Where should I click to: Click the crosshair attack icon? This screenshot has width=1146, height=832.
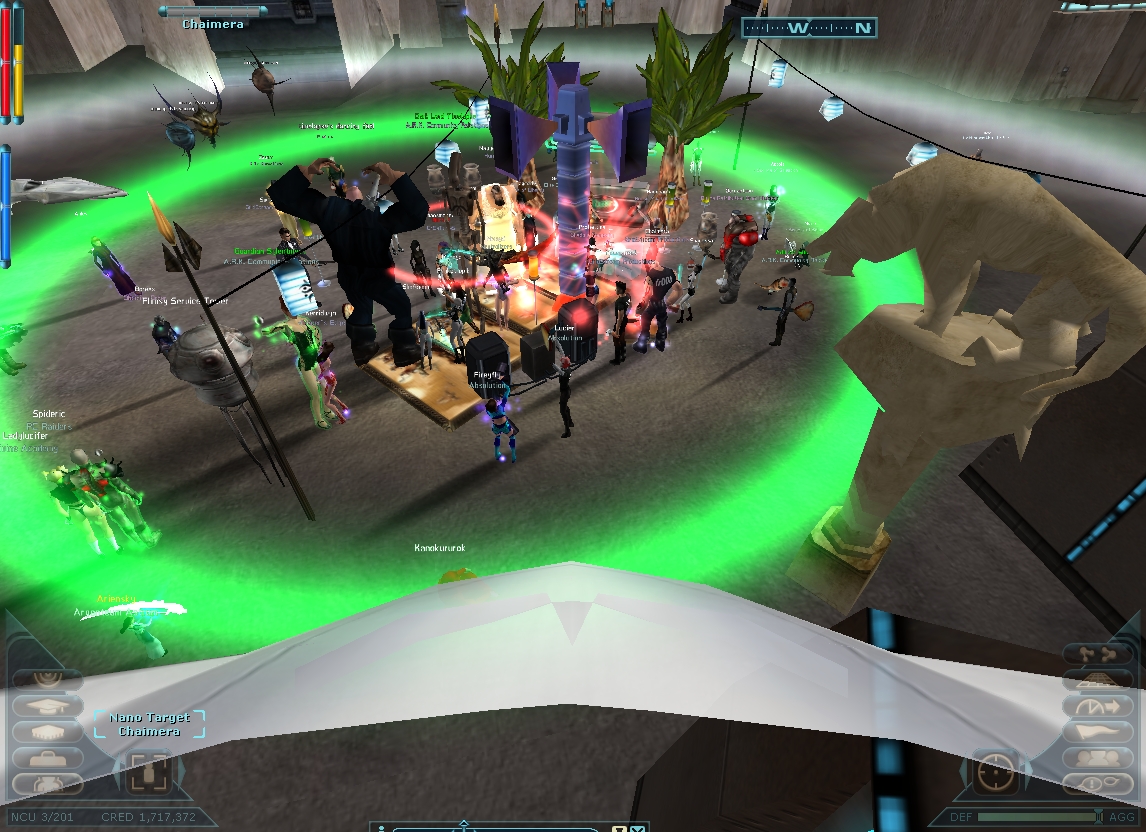click(x=995, y=772)
